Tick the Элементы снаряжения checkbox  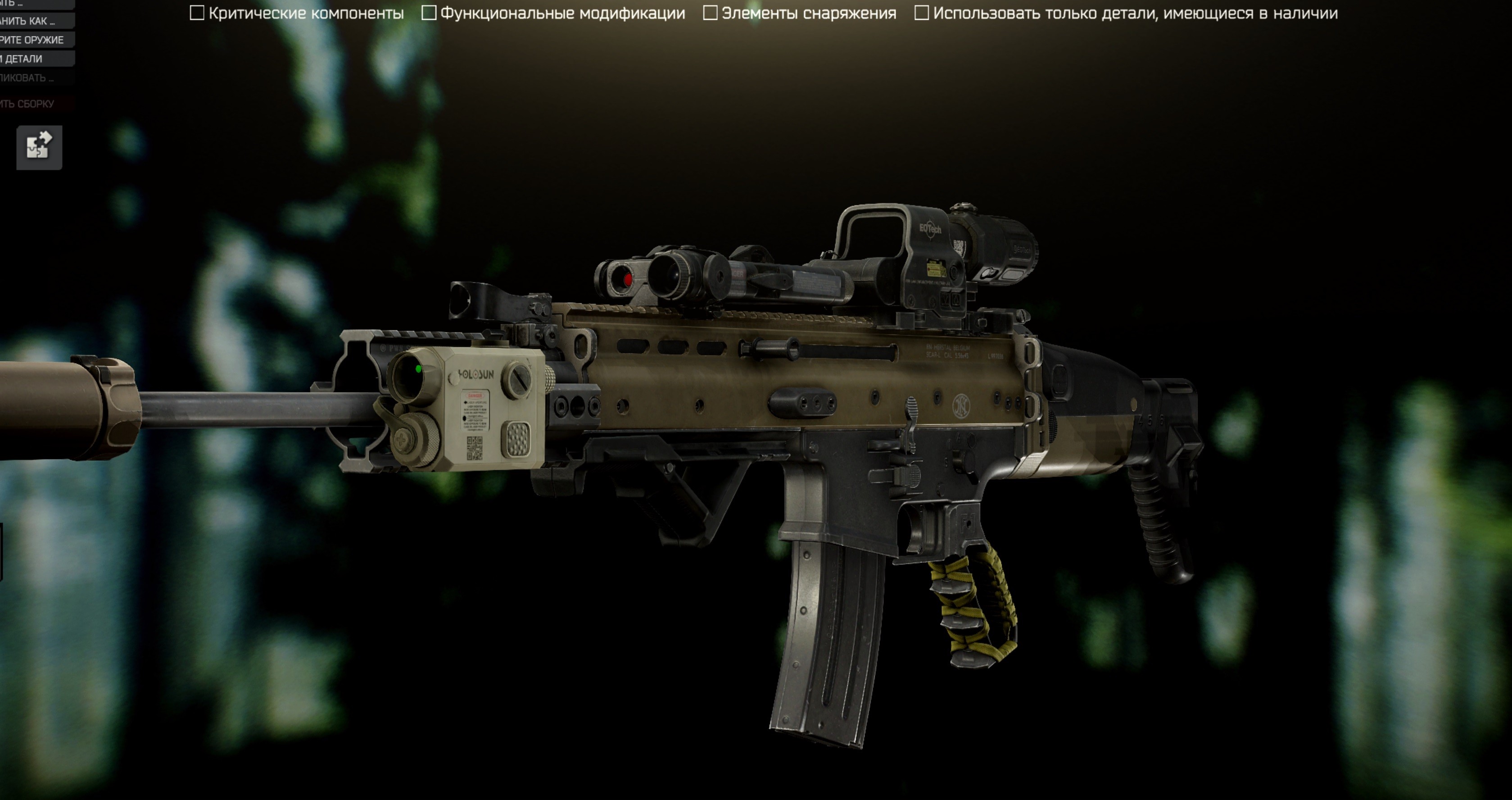[710, 13]
